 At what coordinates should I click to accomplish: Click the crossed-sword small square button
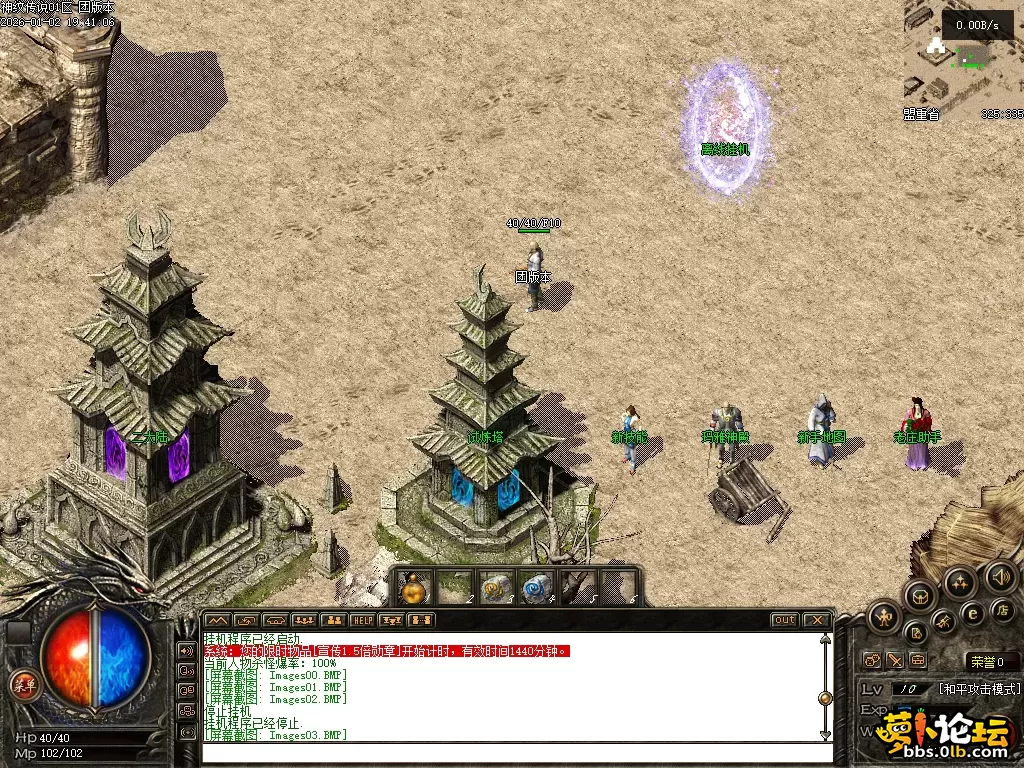tap(895, 661)
